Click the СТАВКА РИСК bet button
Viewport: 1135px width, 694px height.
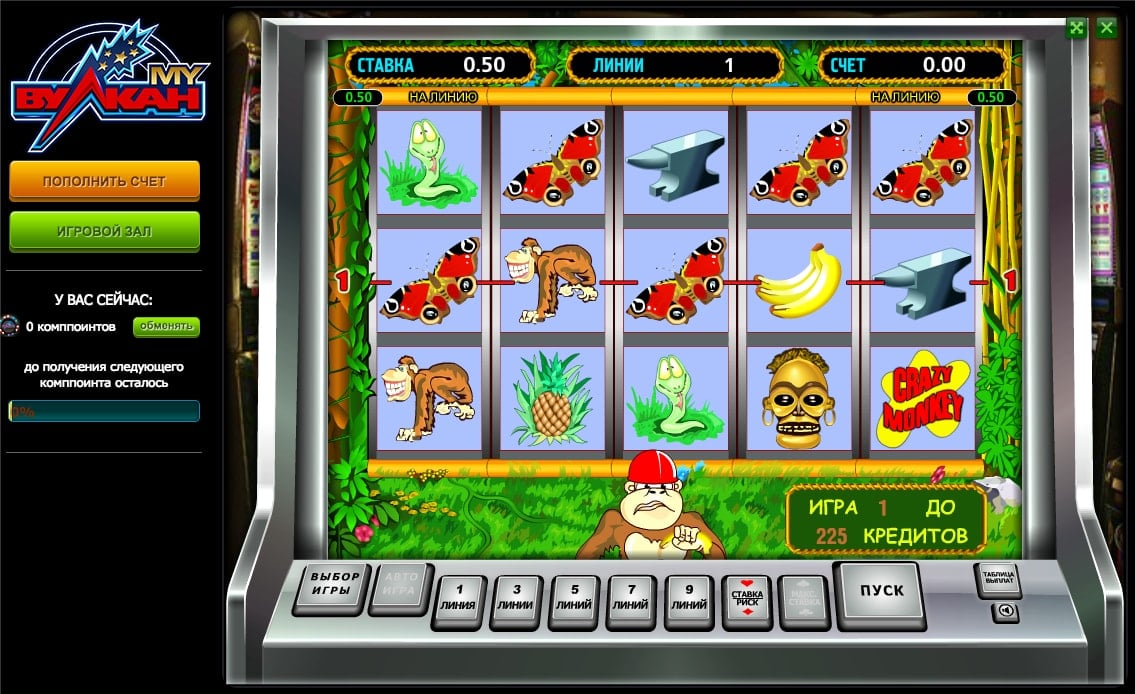coord(748,600)
